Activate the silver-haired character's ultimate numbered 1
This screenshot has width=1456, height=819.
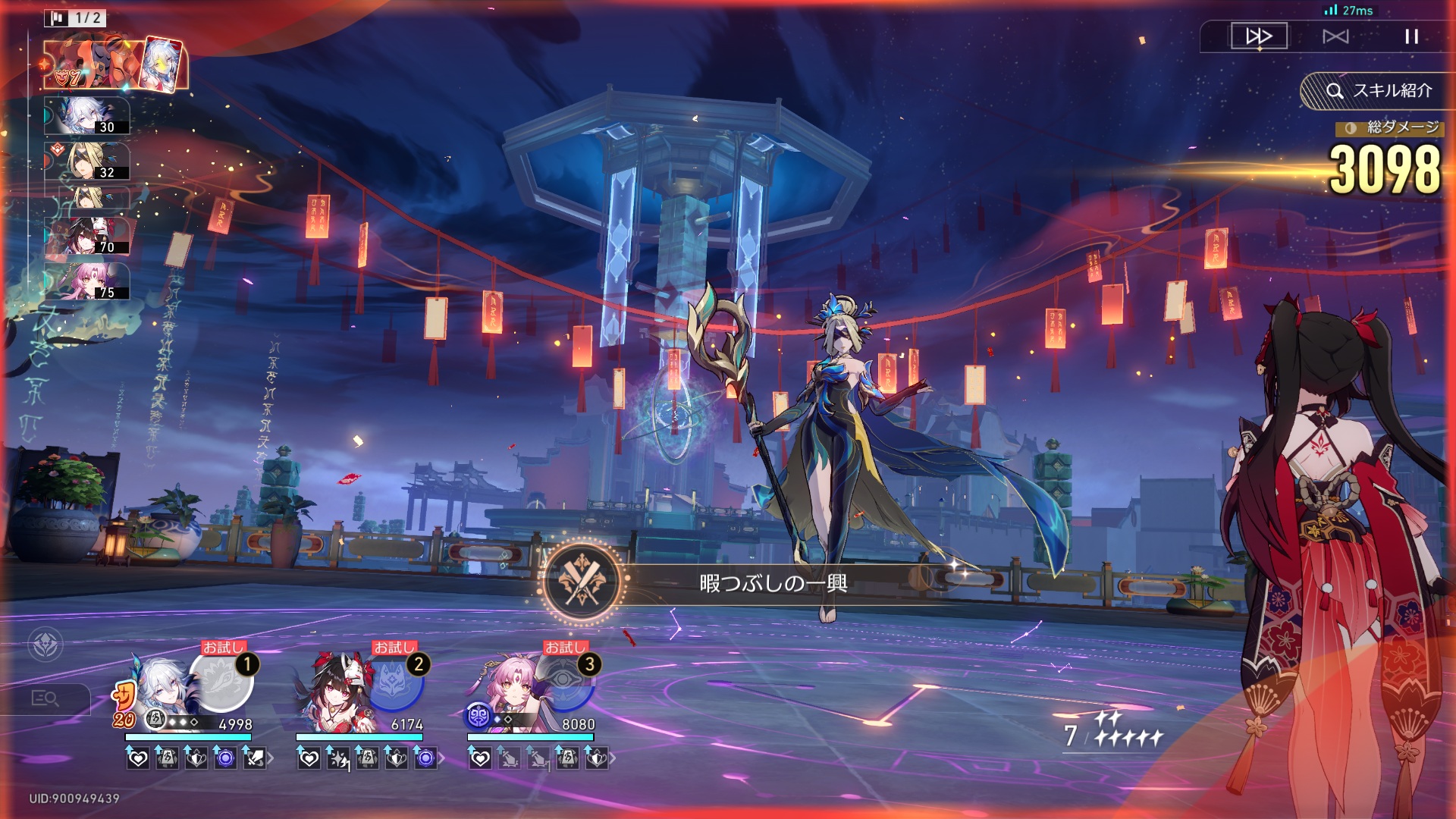coord(221,680)
